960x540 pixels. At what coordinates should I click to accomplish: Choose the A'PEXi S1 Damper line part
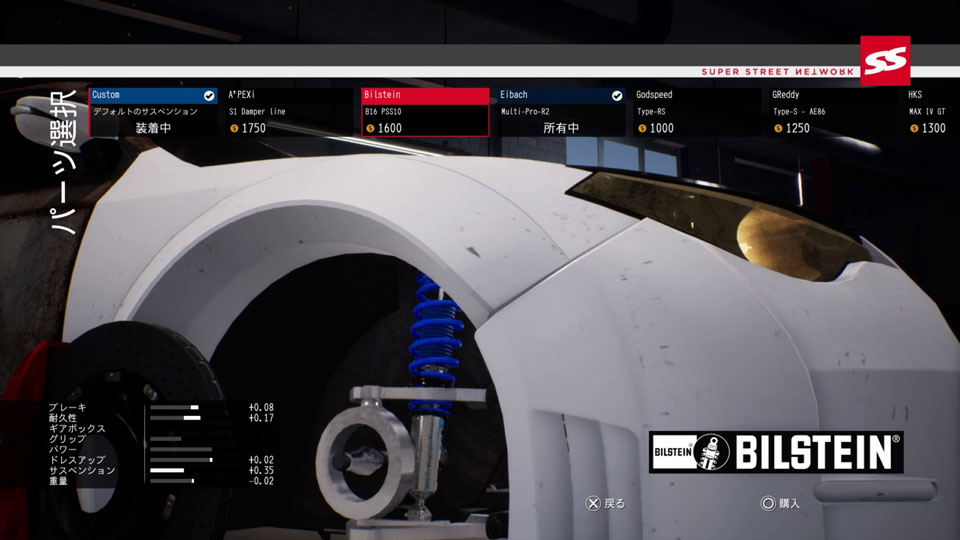pyautogui.click(x=290, y=112)
